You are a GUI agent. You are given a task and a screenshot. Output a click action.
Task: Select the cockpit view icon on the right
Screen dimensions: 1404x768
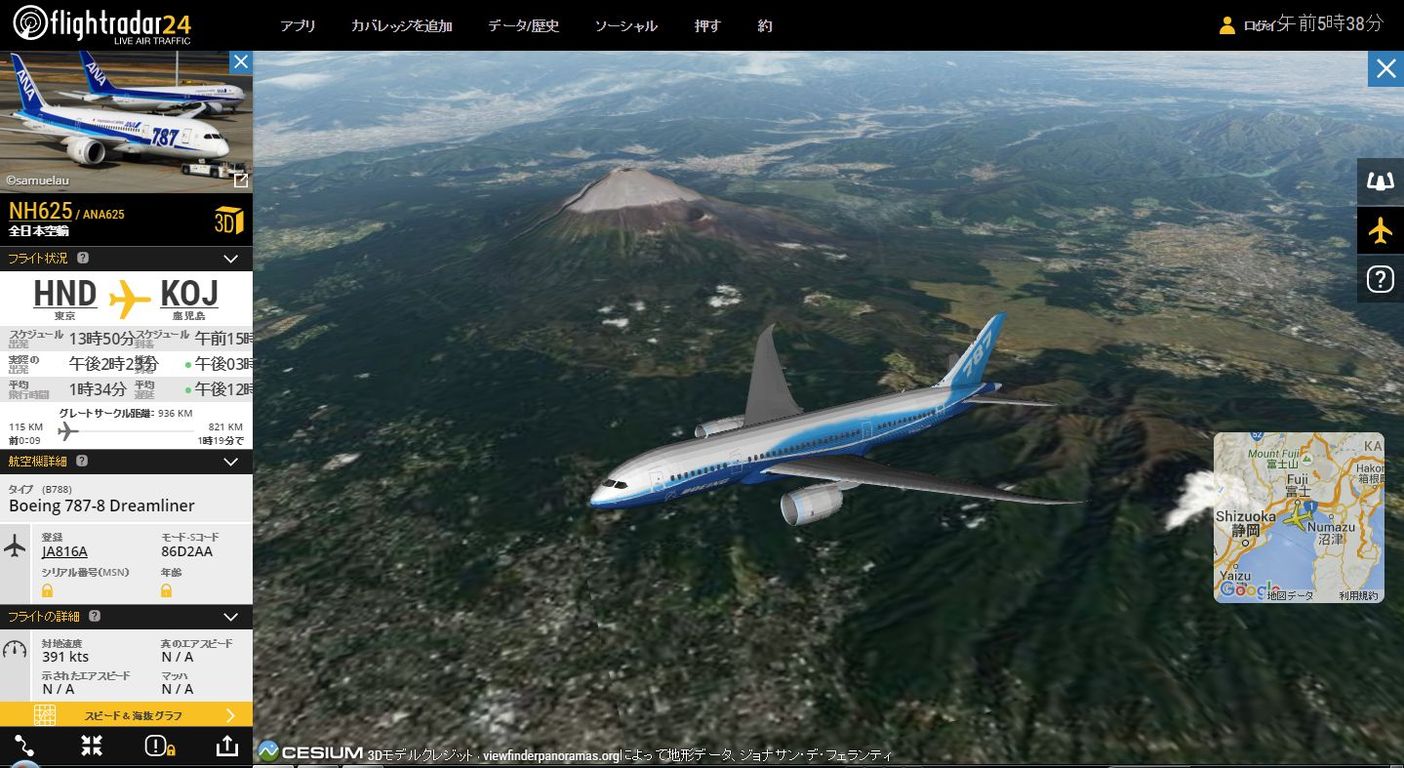[1380, 181]
